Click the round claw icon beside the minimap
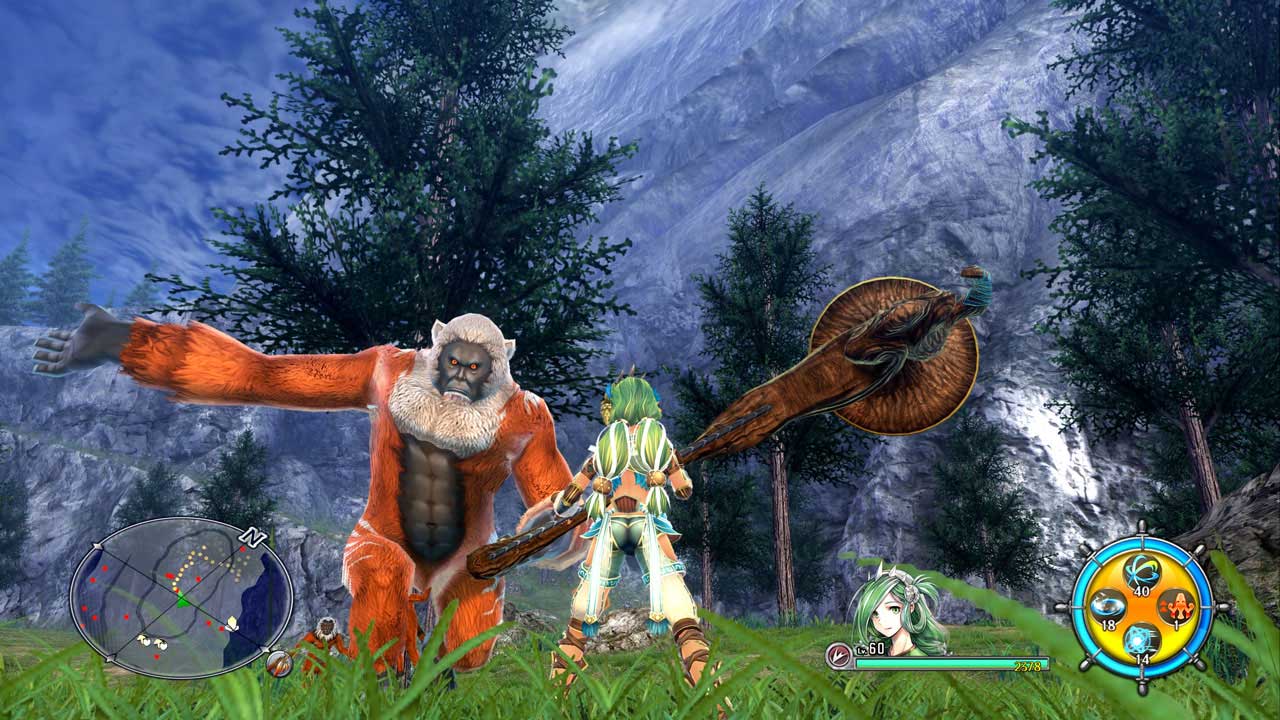1280x720 pixels. pos(279,661)
